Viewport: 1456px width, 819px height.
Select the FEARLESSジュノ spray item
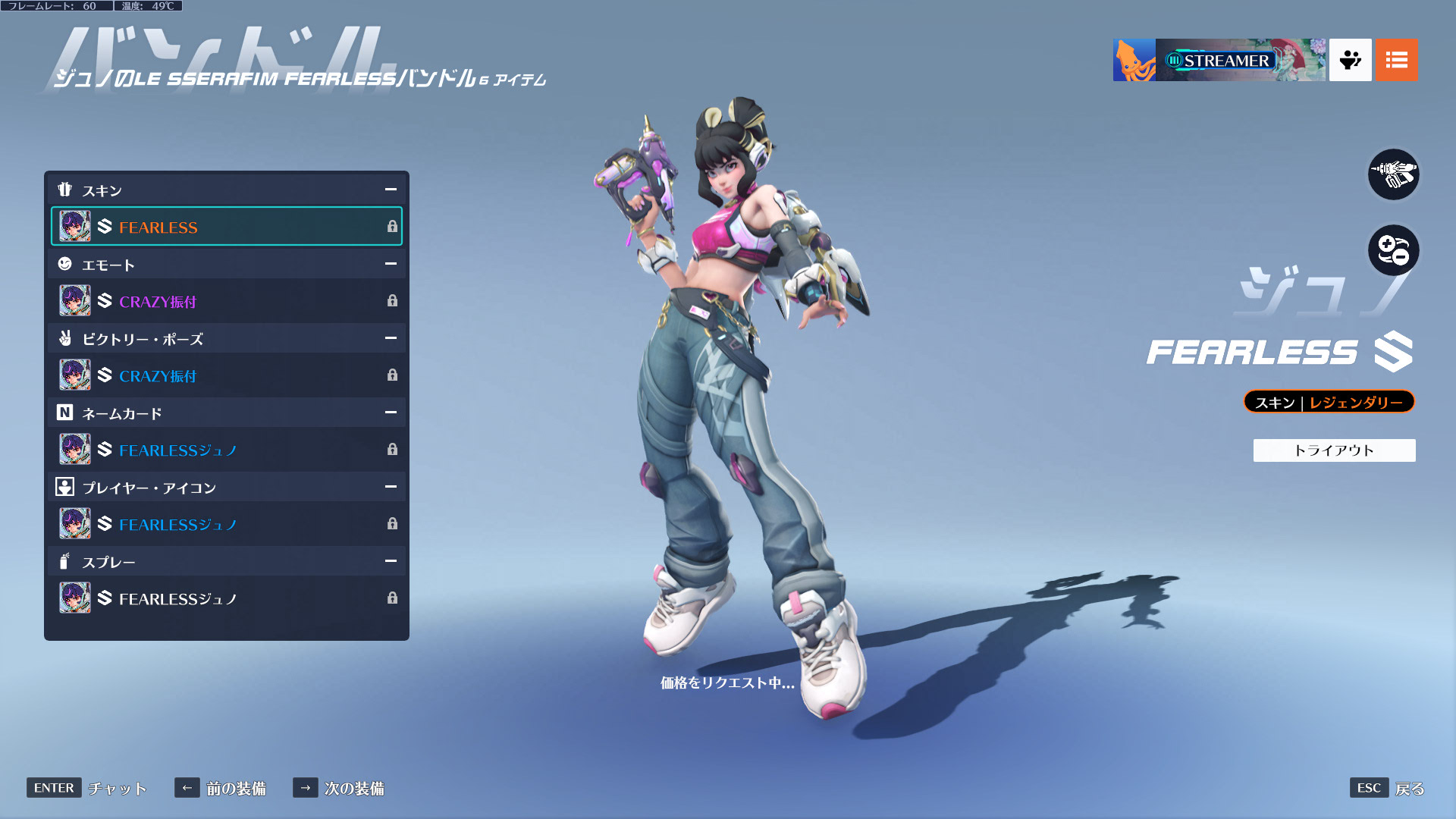[x=226, y=598]
